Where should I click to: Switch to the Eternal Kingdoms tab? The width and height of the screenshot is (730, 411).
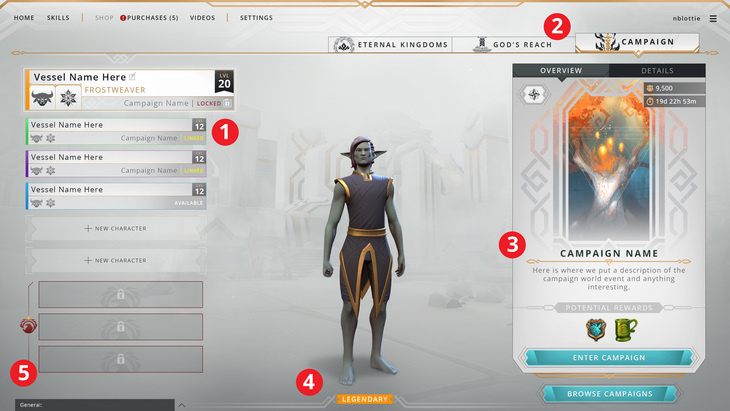point(391,44)
